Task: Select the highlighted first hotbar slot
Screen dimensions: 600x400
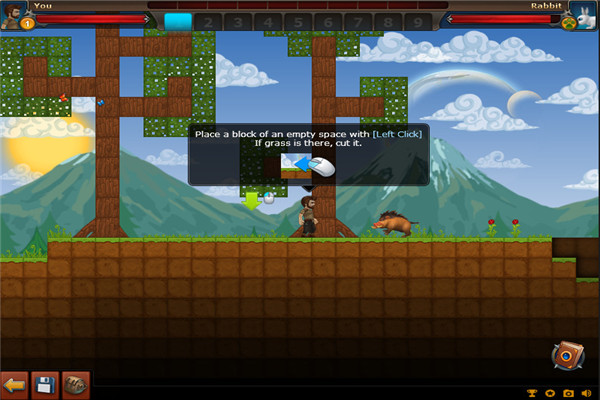Action: [177, 20]
